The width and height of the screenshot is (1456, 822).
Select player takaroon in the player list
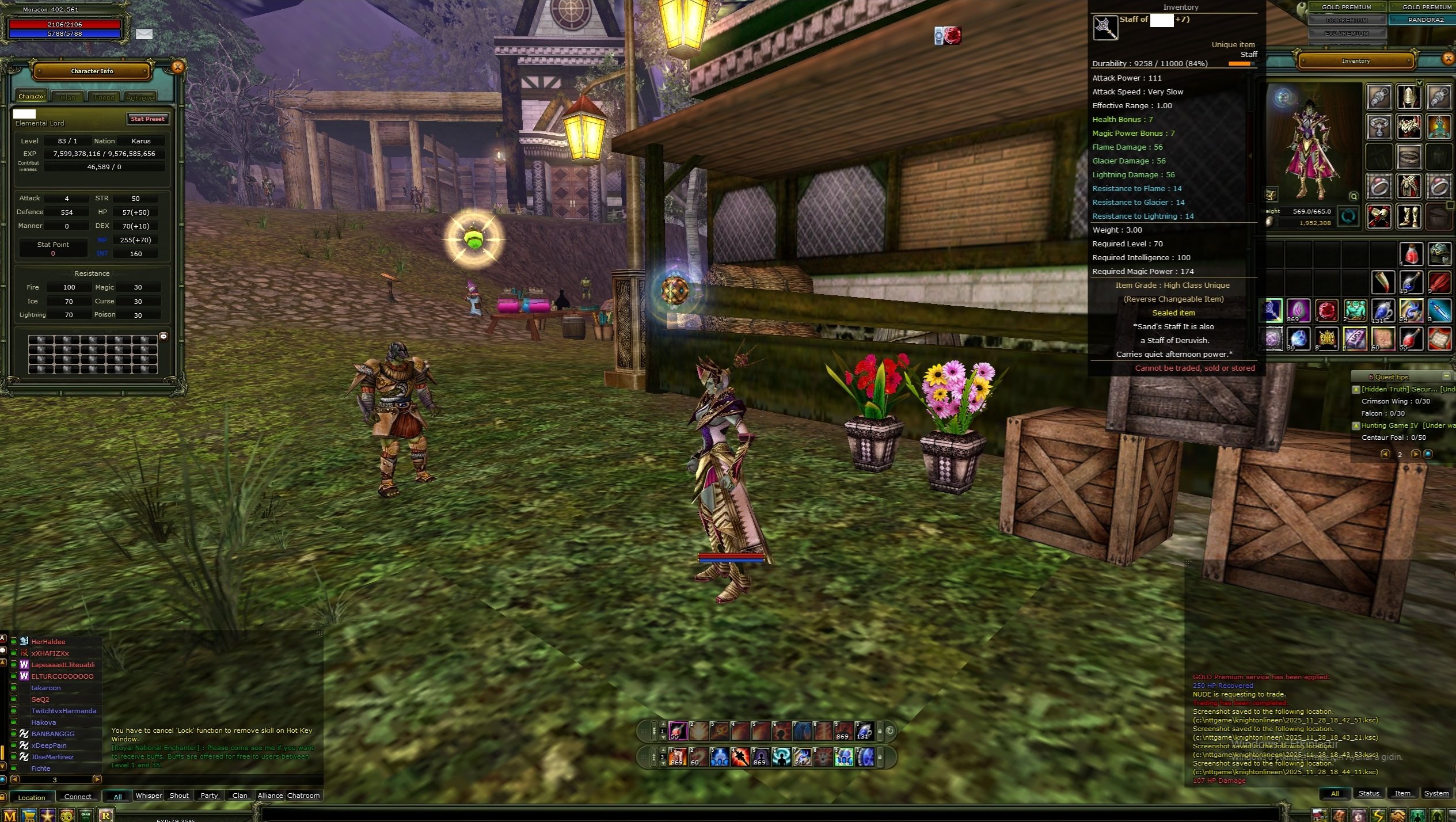click(46, 688)
